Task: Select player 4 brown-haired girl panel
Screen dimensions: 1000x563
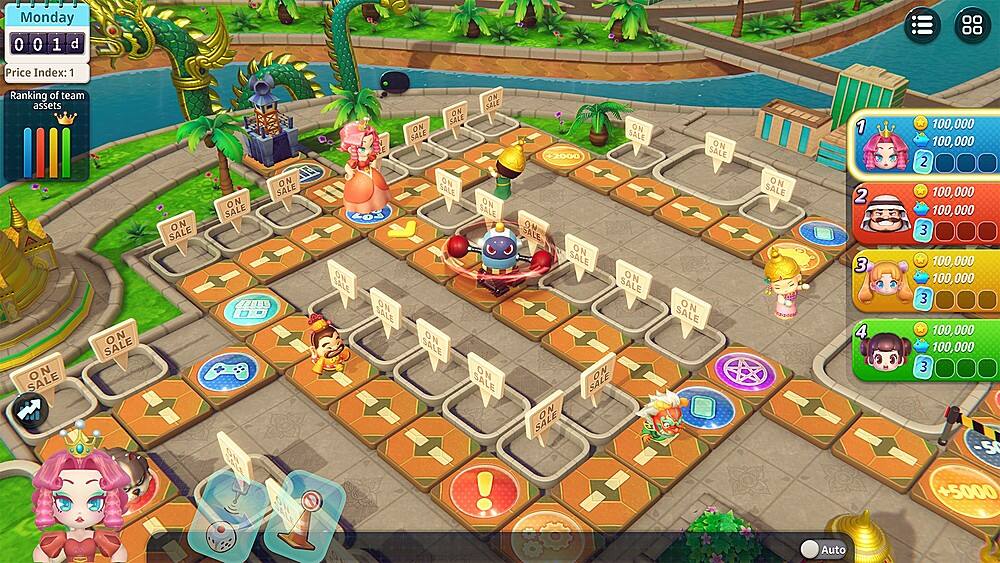Action: pyautogui.click(x=926, y=348)
